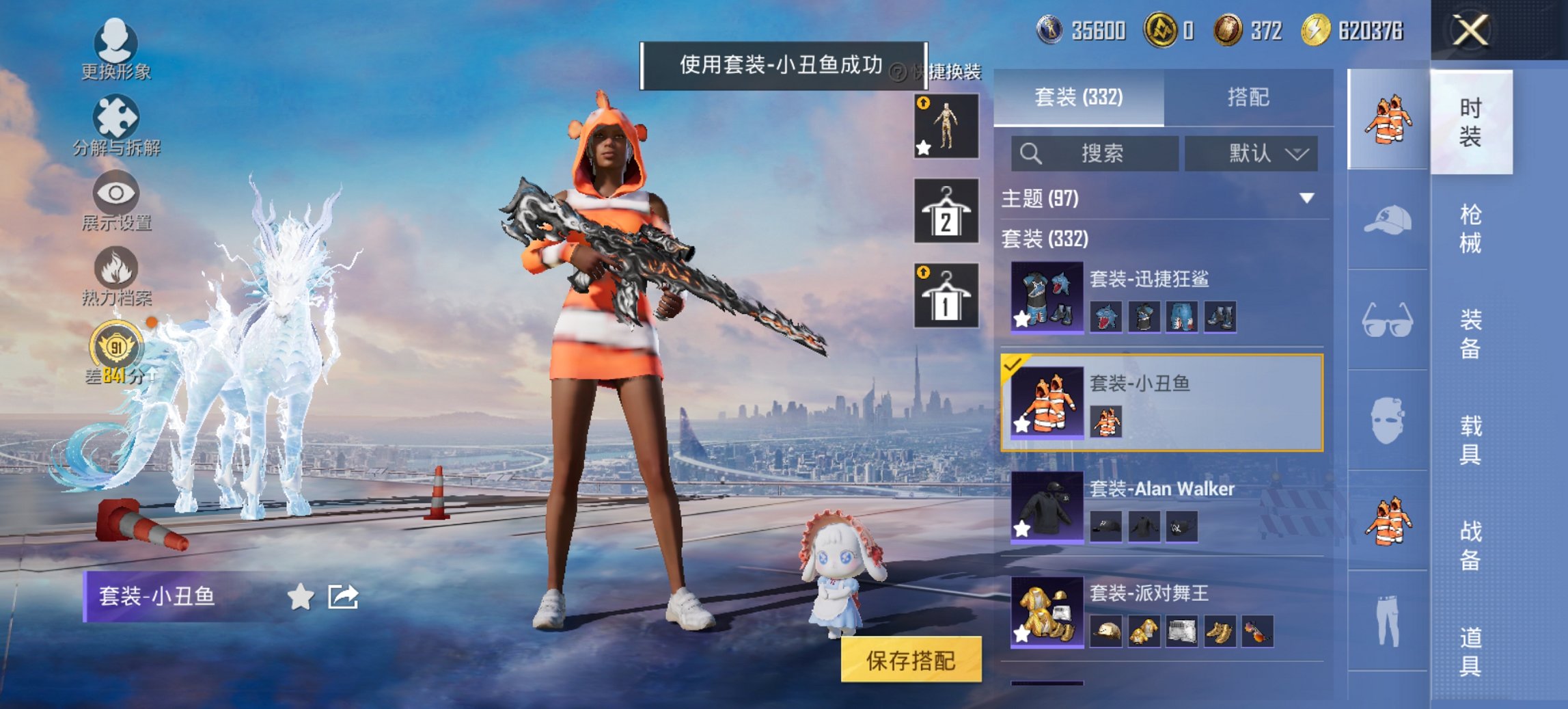1568x709 pixels.
Task: View the 热力档案 heat profile
Action: (116, 273)
